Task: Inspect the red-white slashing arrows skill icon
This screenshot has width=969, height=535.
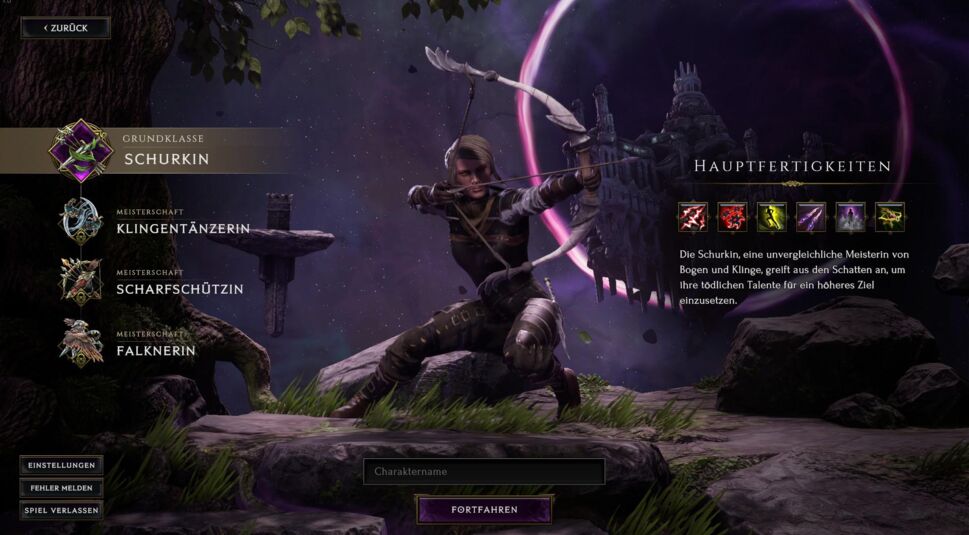Action: click(692, 217)
